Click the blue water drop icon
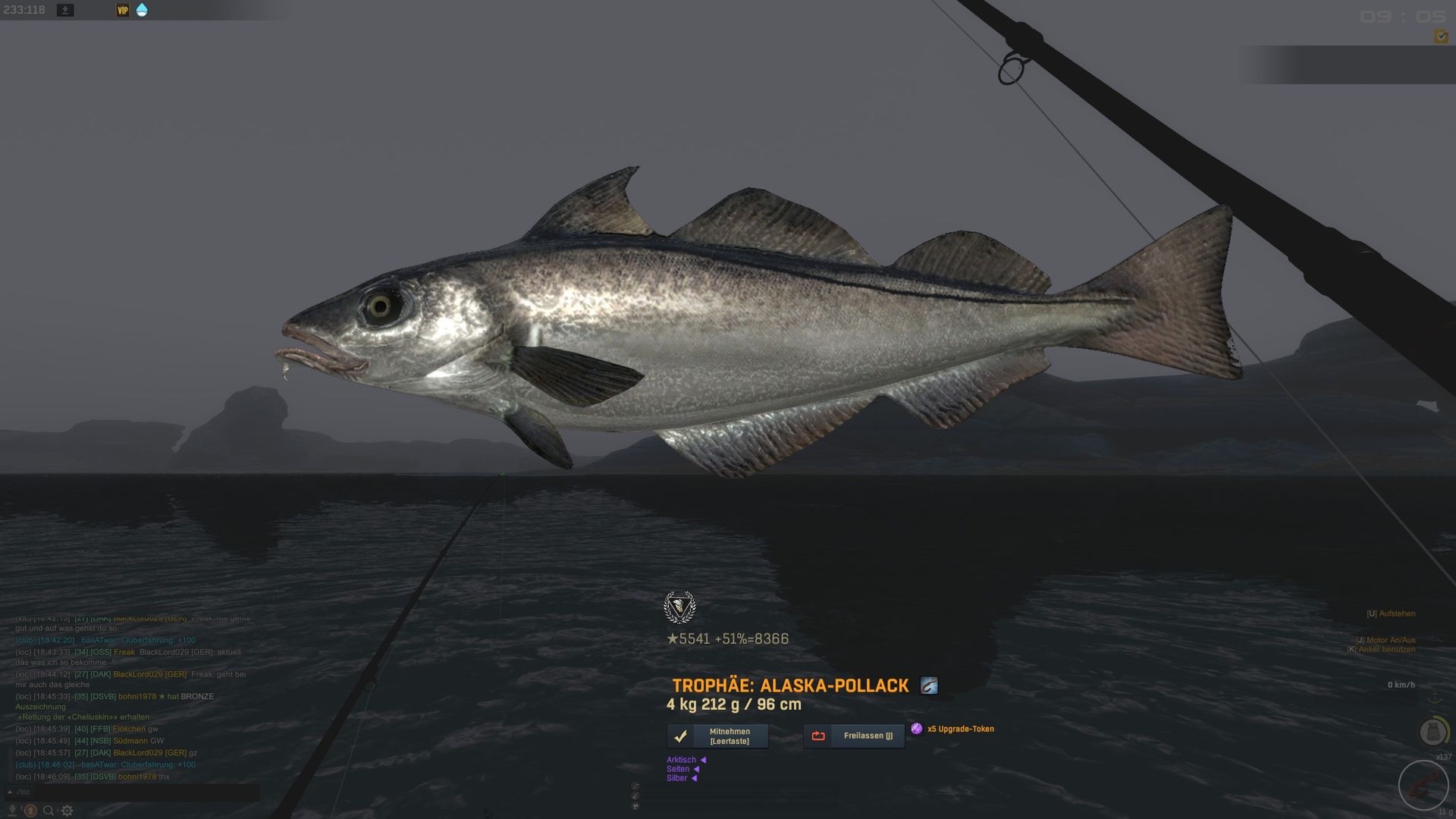This screenshot has width=1456, height=819. tap(142, 10)
